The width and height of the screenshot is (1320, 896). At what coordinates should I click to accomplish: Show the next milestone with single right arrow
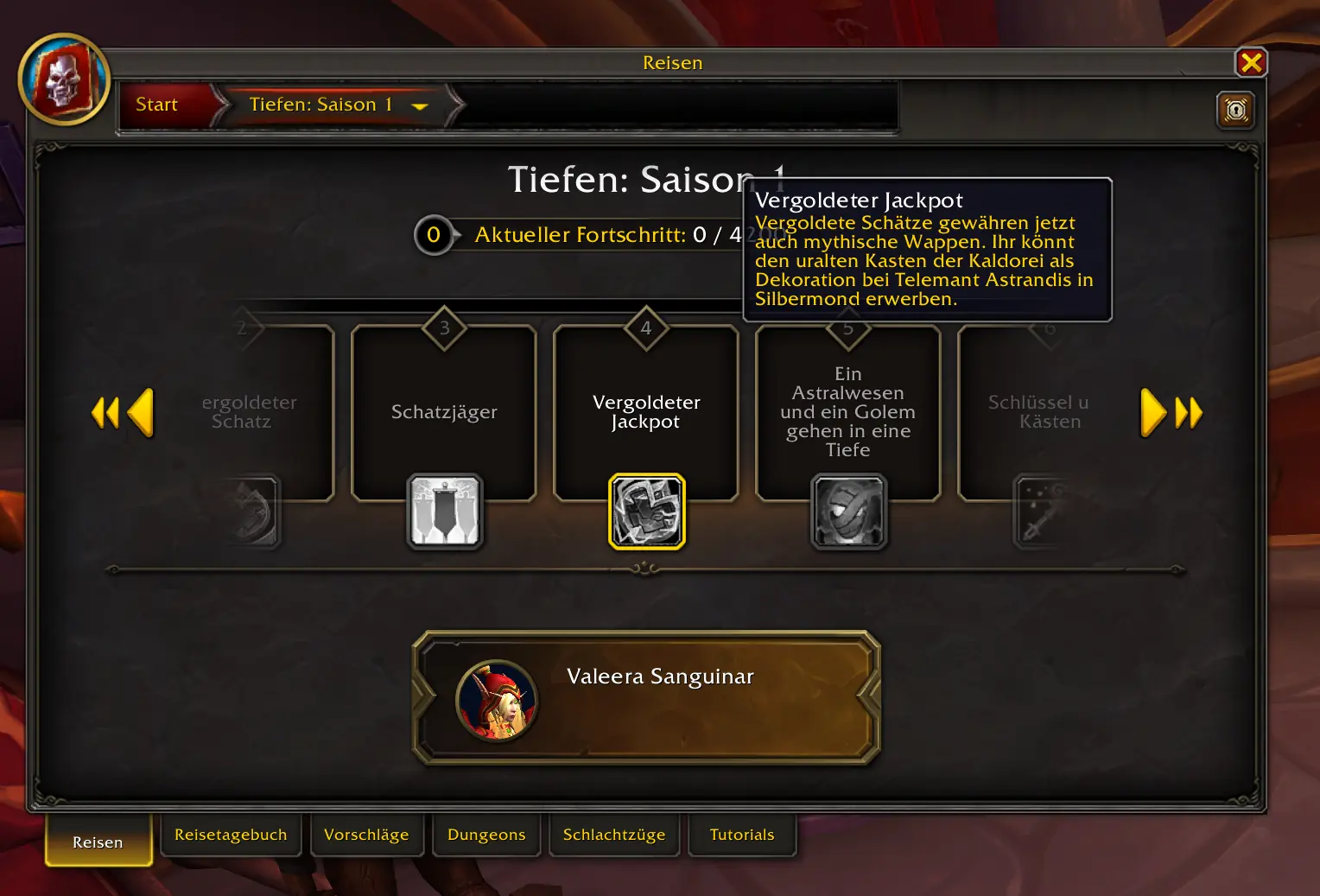click(1152, 413)
